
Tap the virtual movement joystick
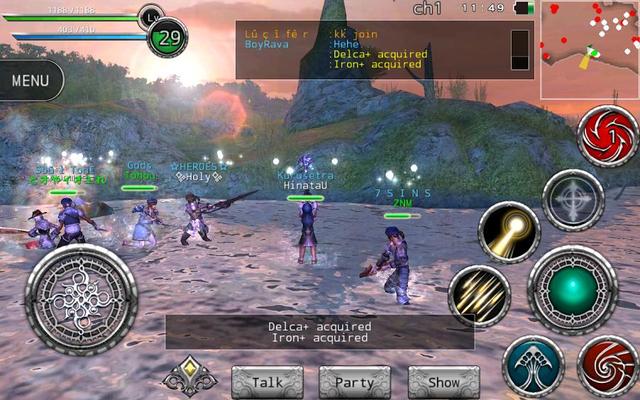point(80,294)
